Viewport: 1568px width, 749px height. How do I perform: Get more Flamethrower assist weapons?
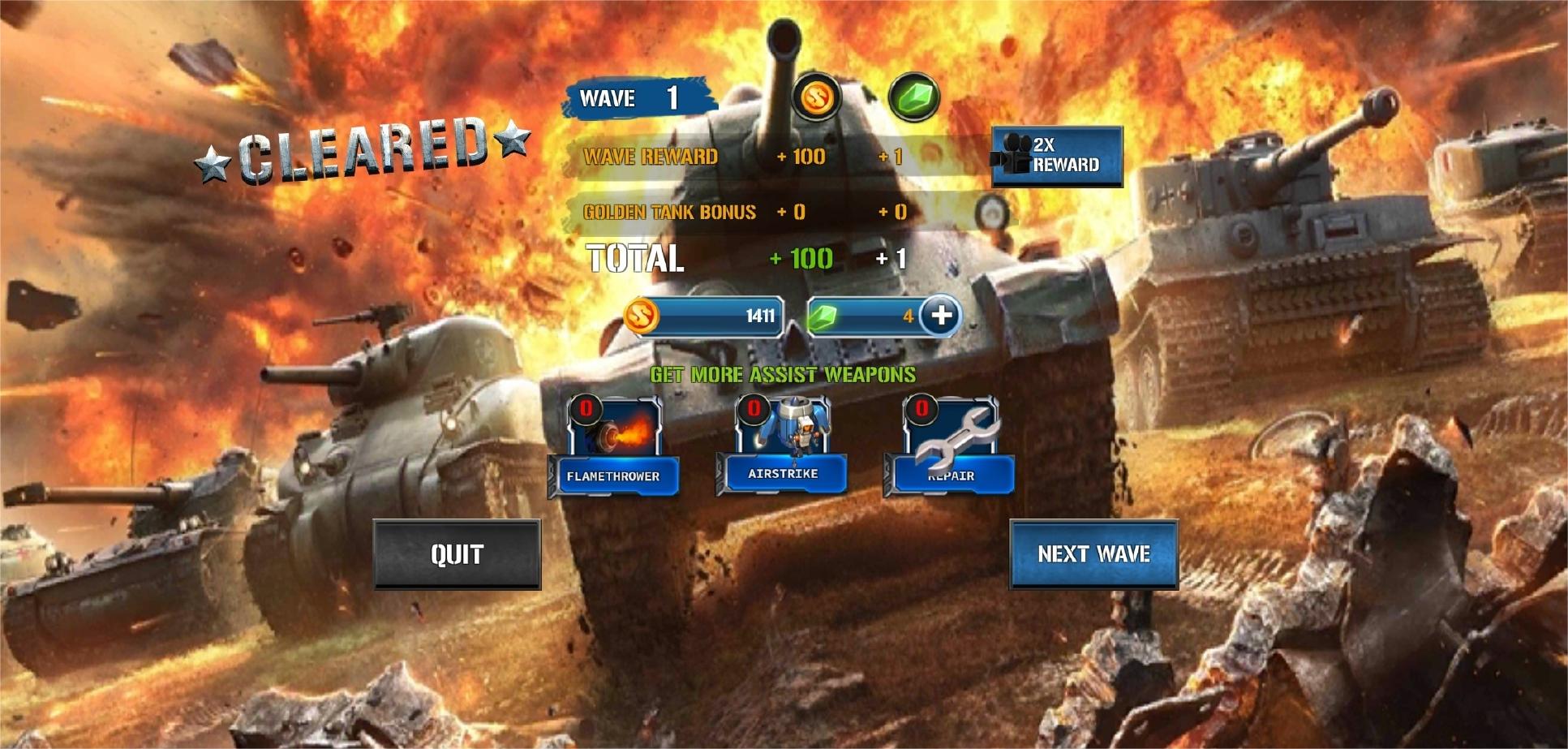[614, 447]
